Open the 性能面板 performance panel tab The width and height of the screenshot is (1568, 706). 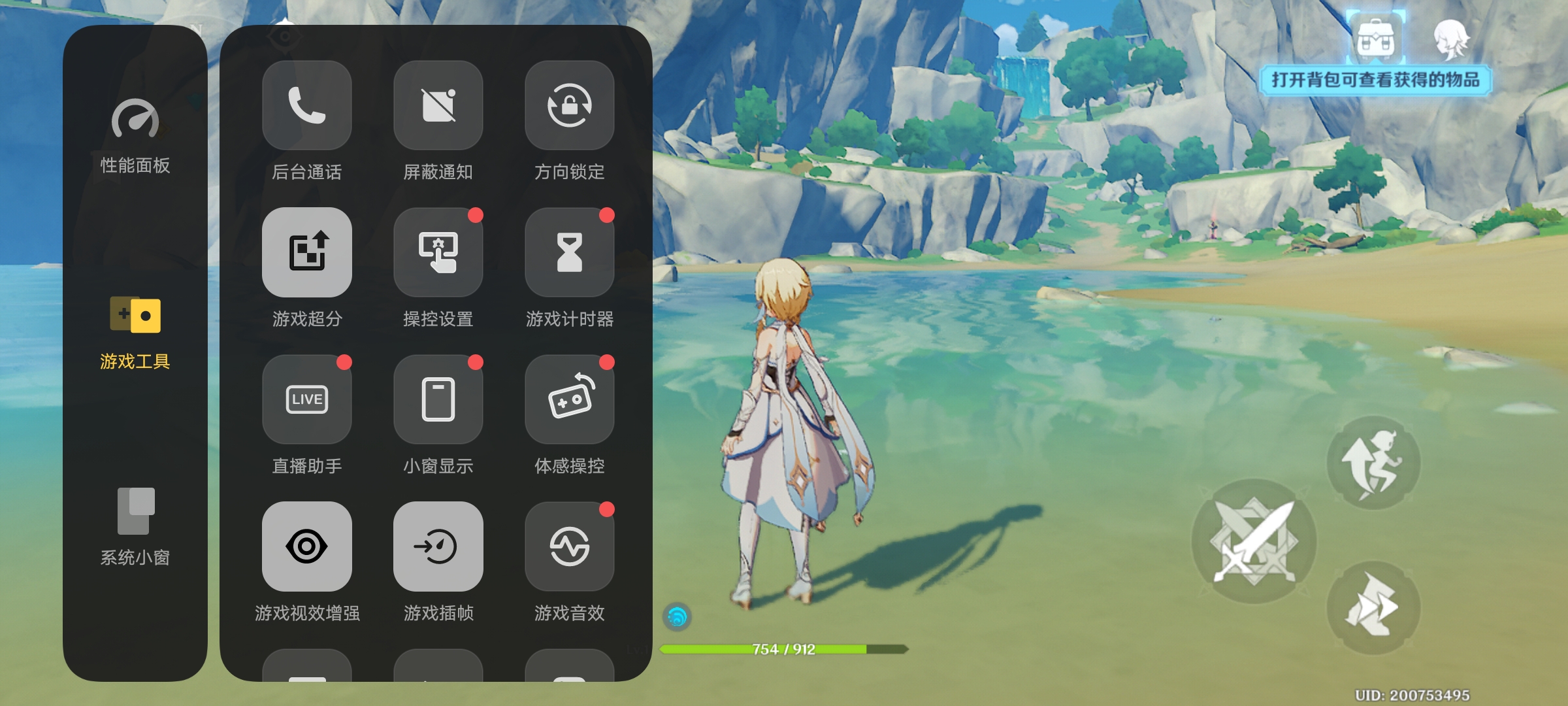pos(135,135)
